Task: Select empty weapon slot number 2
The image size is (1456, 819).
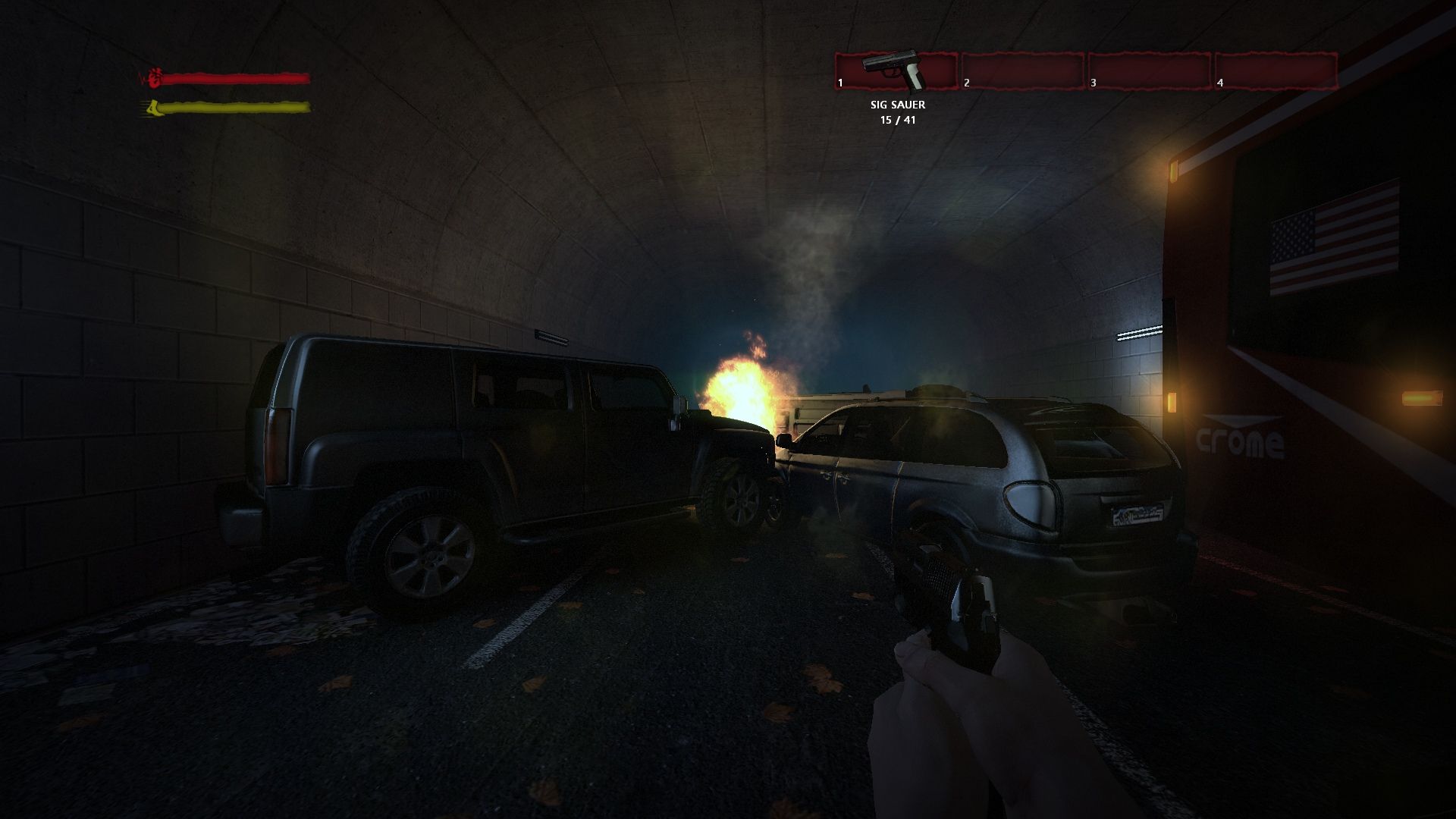Action: click(1023, 71)
